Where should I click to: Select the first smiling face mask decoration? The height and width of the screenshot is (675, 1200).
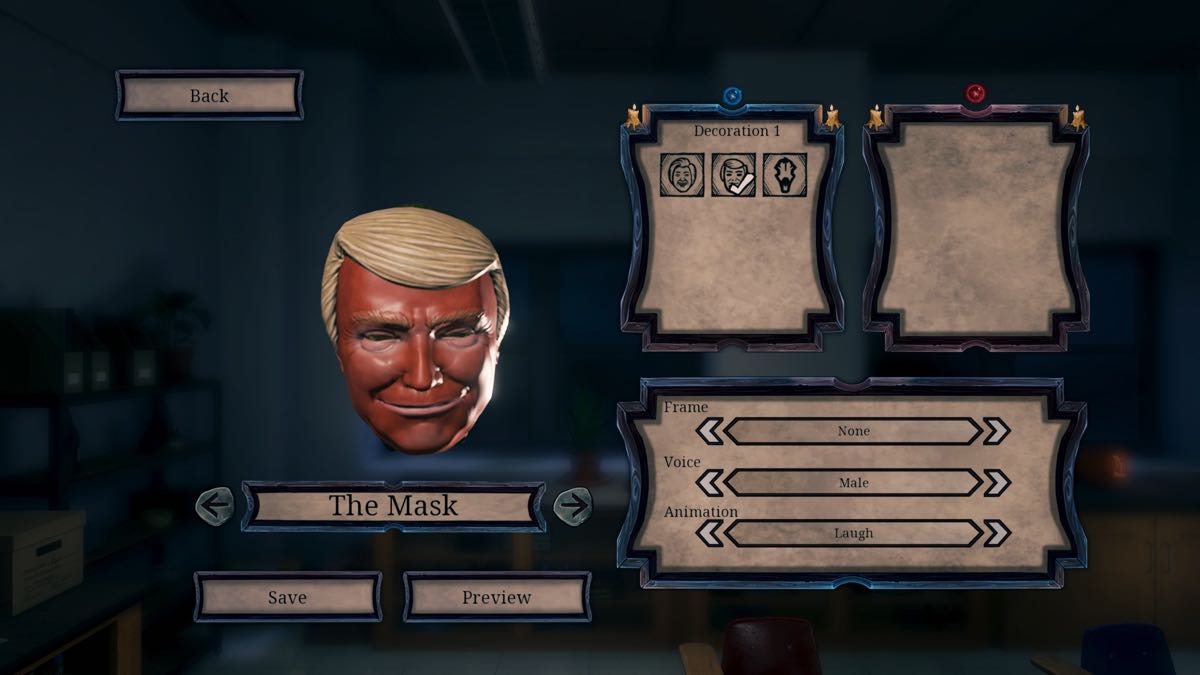tap(682, 175)
